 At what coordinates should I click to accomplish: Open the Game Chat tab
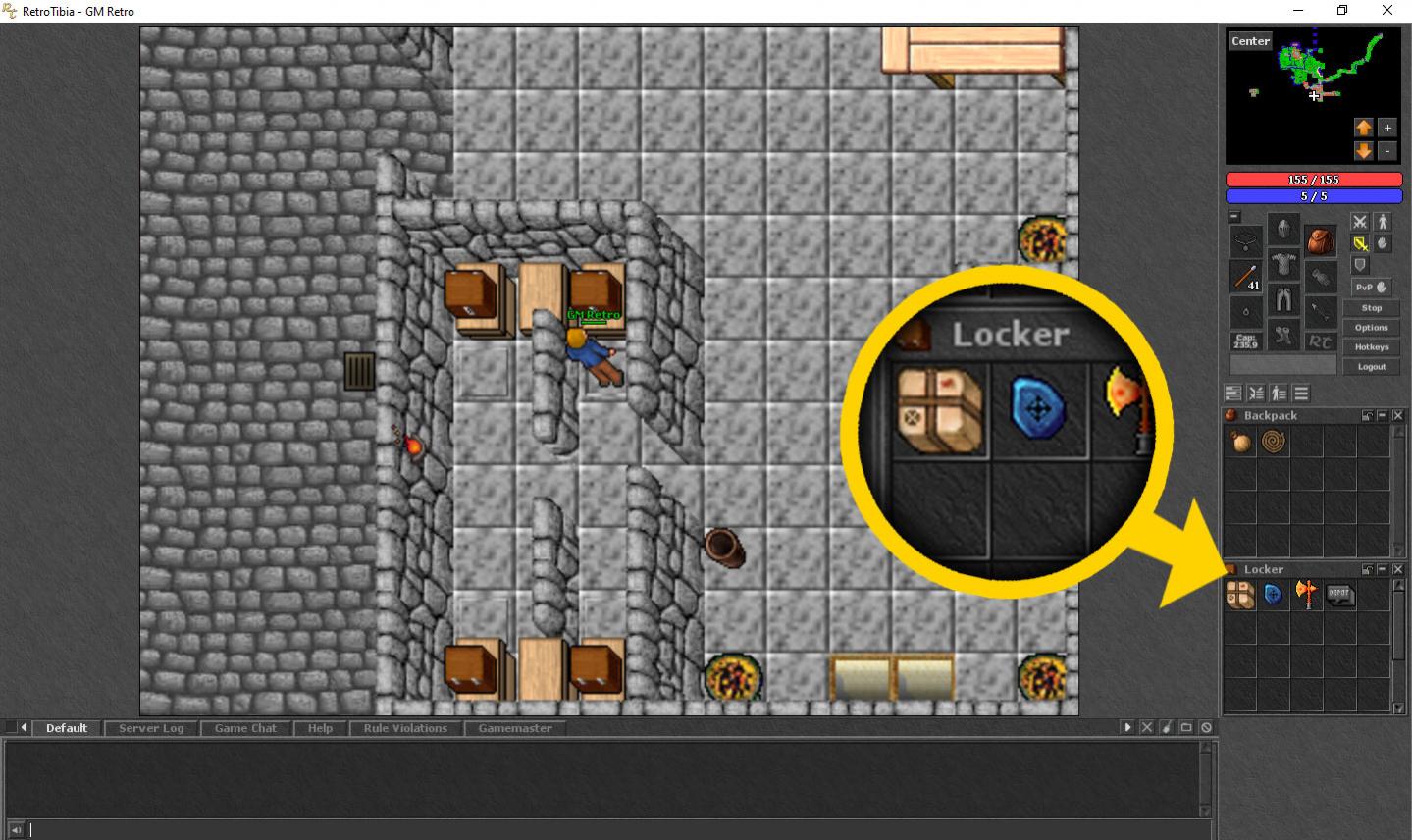click(245, 728)
